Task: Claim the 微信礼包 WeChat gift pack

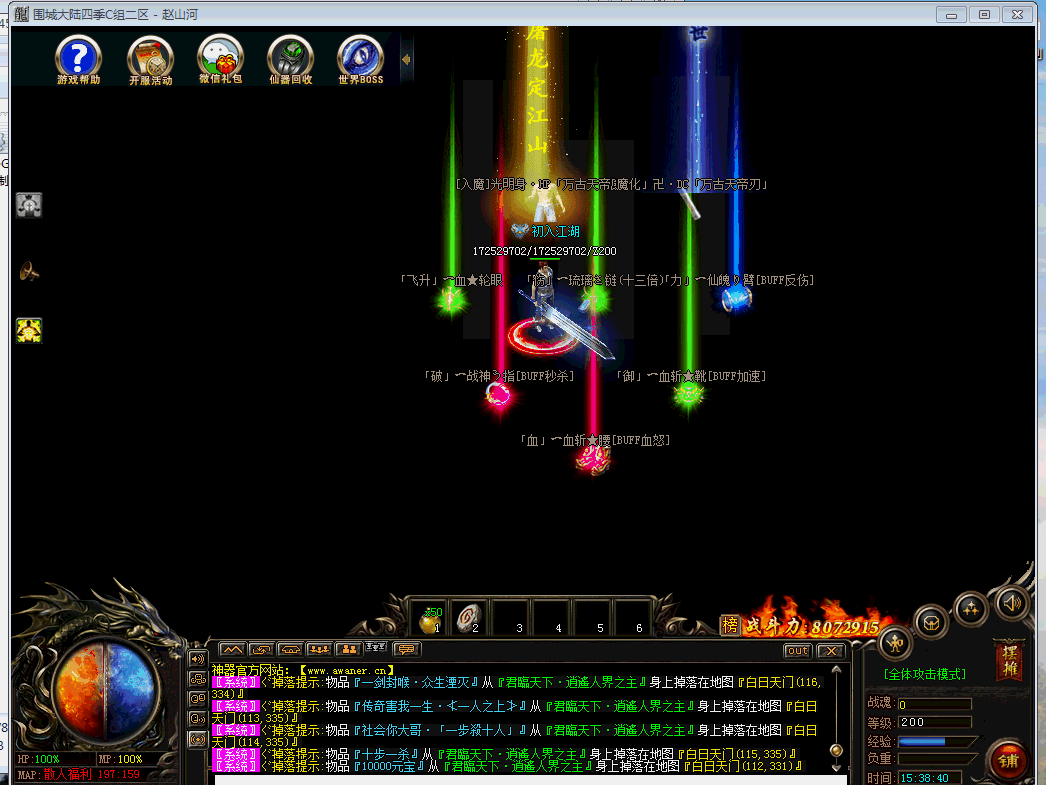Action: (x=220, y=58)
